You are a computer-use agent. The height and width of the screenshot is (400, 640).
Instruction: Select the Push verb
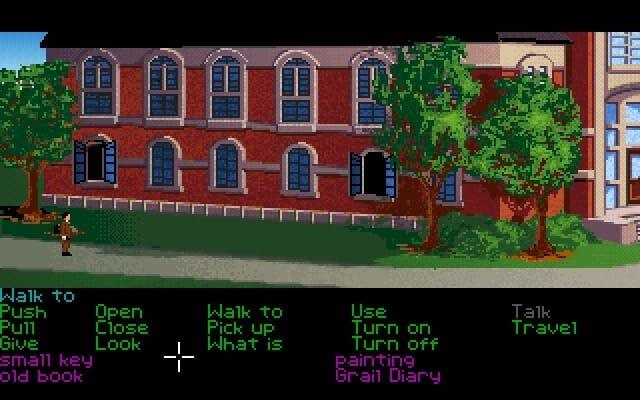click(23, 312)
